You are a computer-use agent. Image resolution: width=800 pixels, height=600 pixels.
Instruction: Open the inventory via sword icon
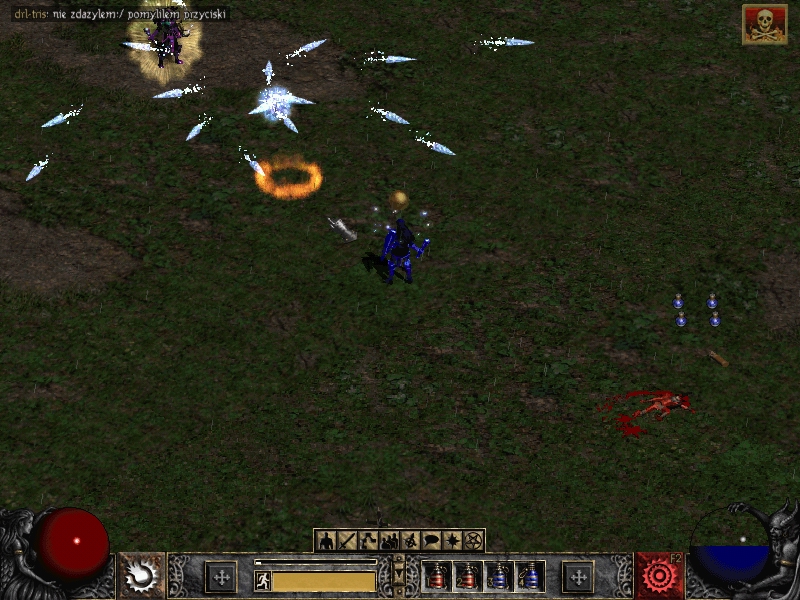point(347,541)
